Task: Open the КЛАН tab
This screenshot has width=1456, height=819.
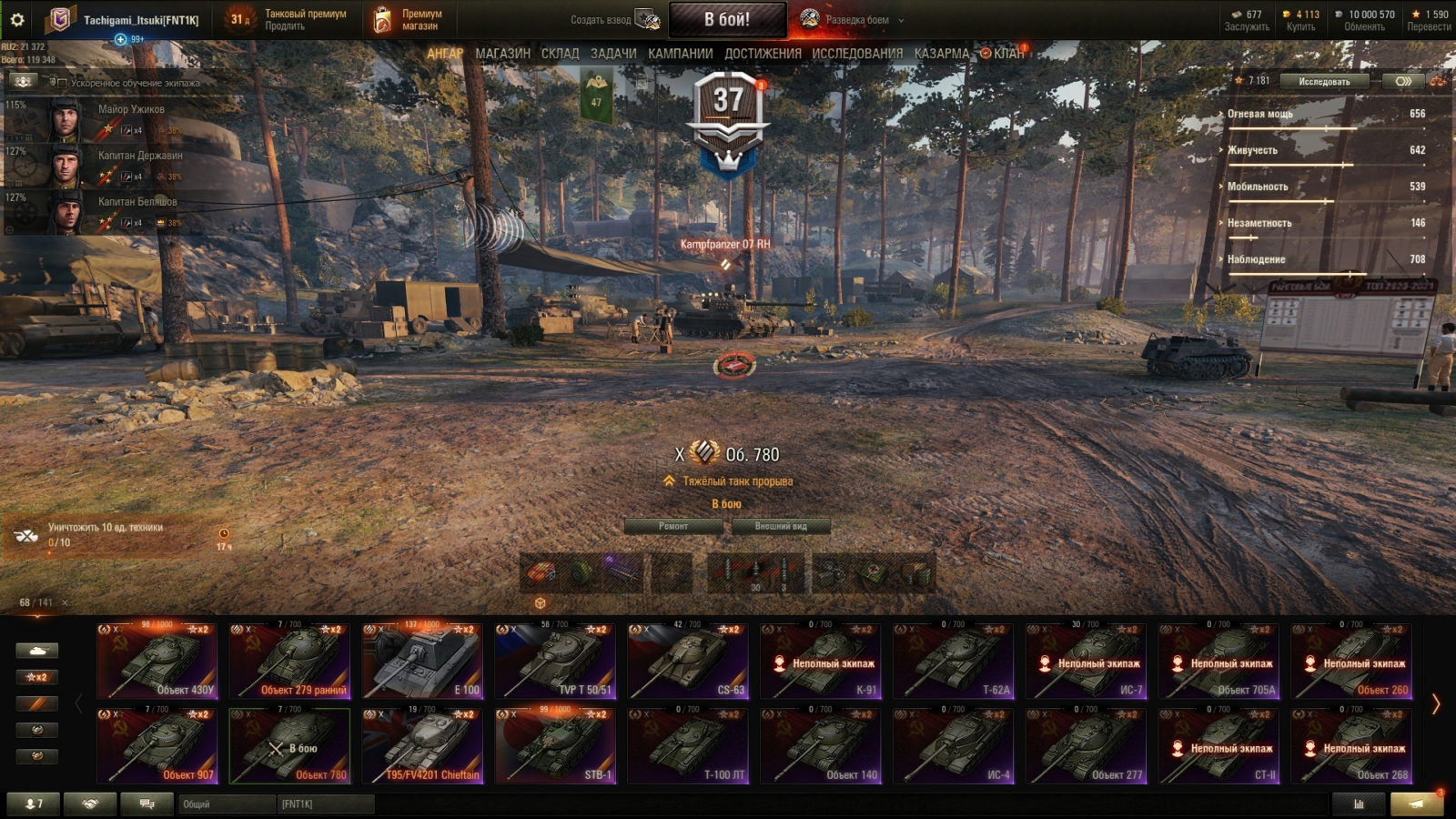Action: coord(1007,54)
